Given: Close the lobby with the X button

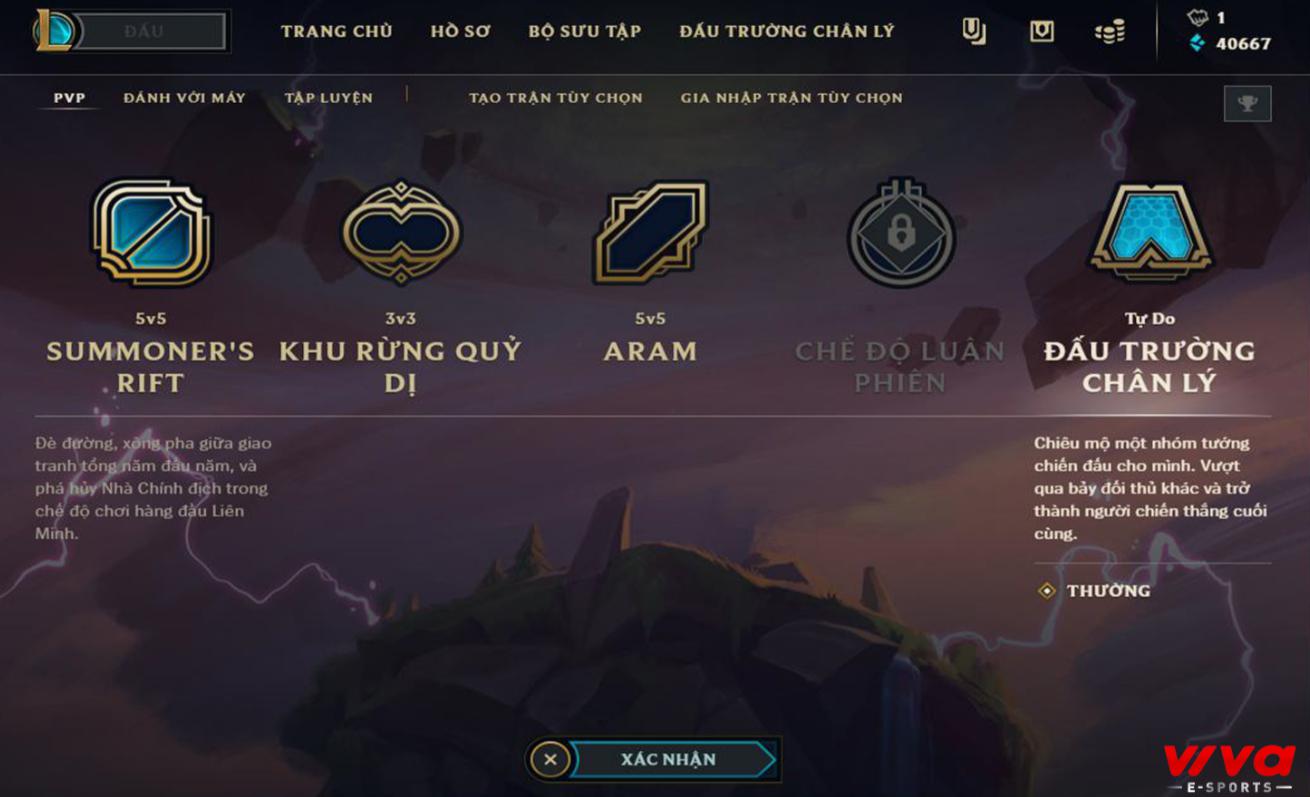Looking at the screenshot, I should coord(550,759).
